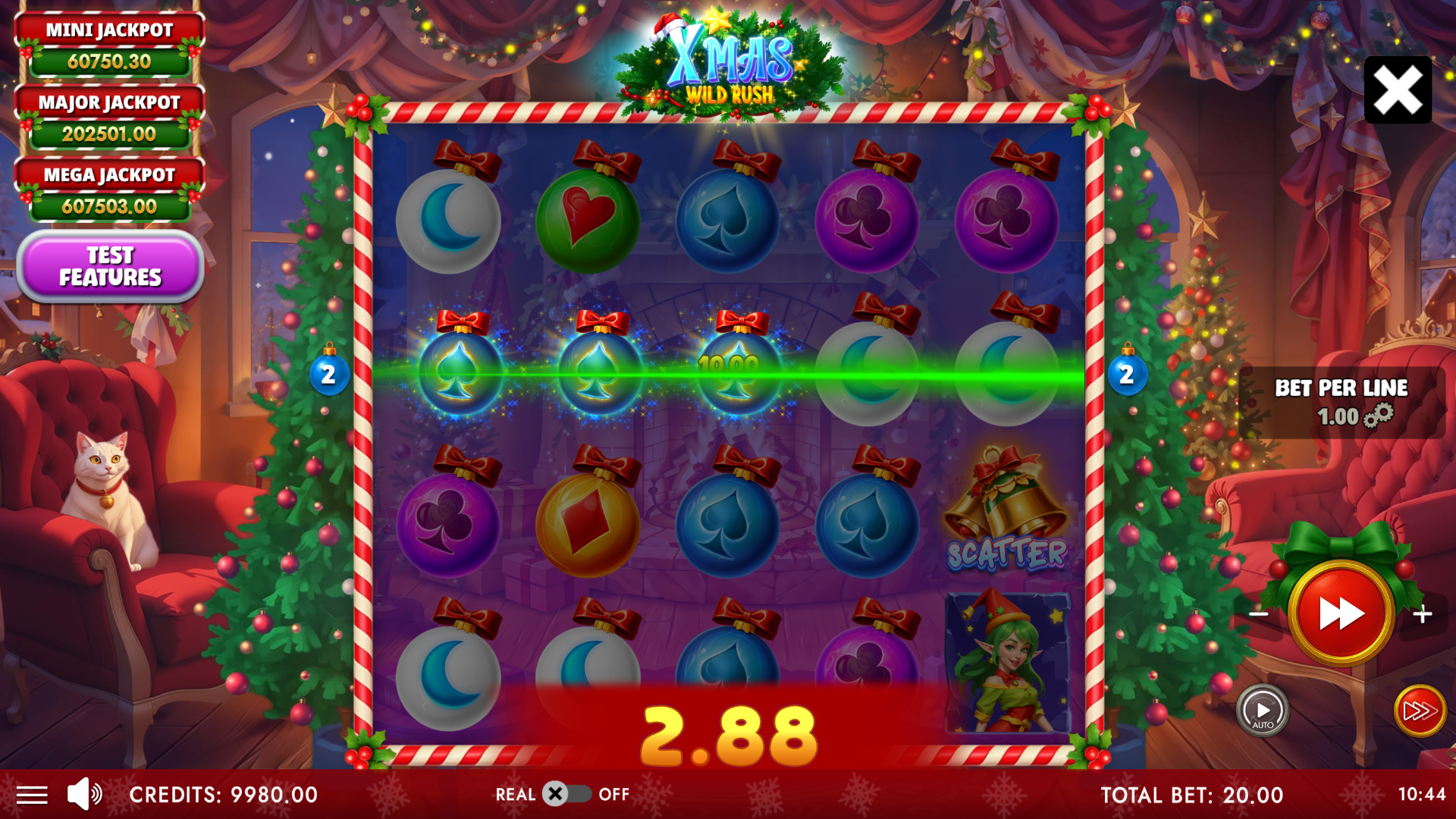
Task: Toggle the Real money switch
Action: point(566,794)
